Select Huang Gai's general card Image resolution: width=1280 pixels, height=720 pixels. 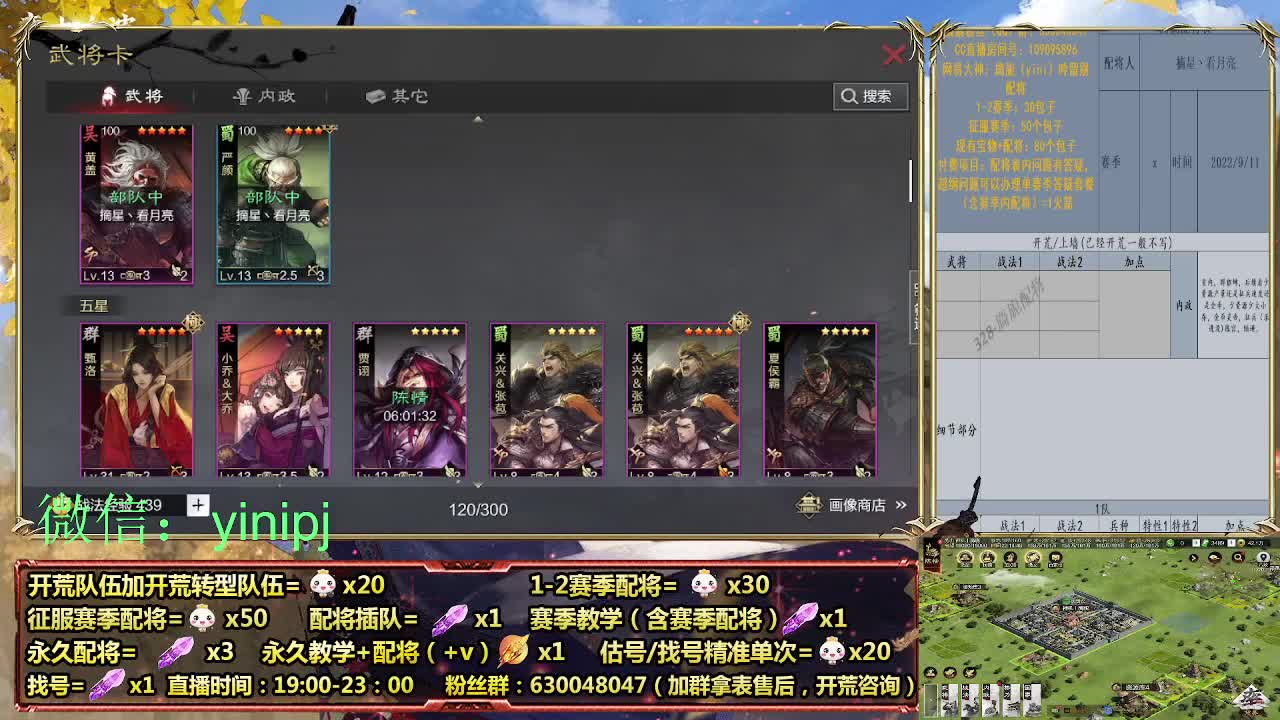tap(136, 200)
